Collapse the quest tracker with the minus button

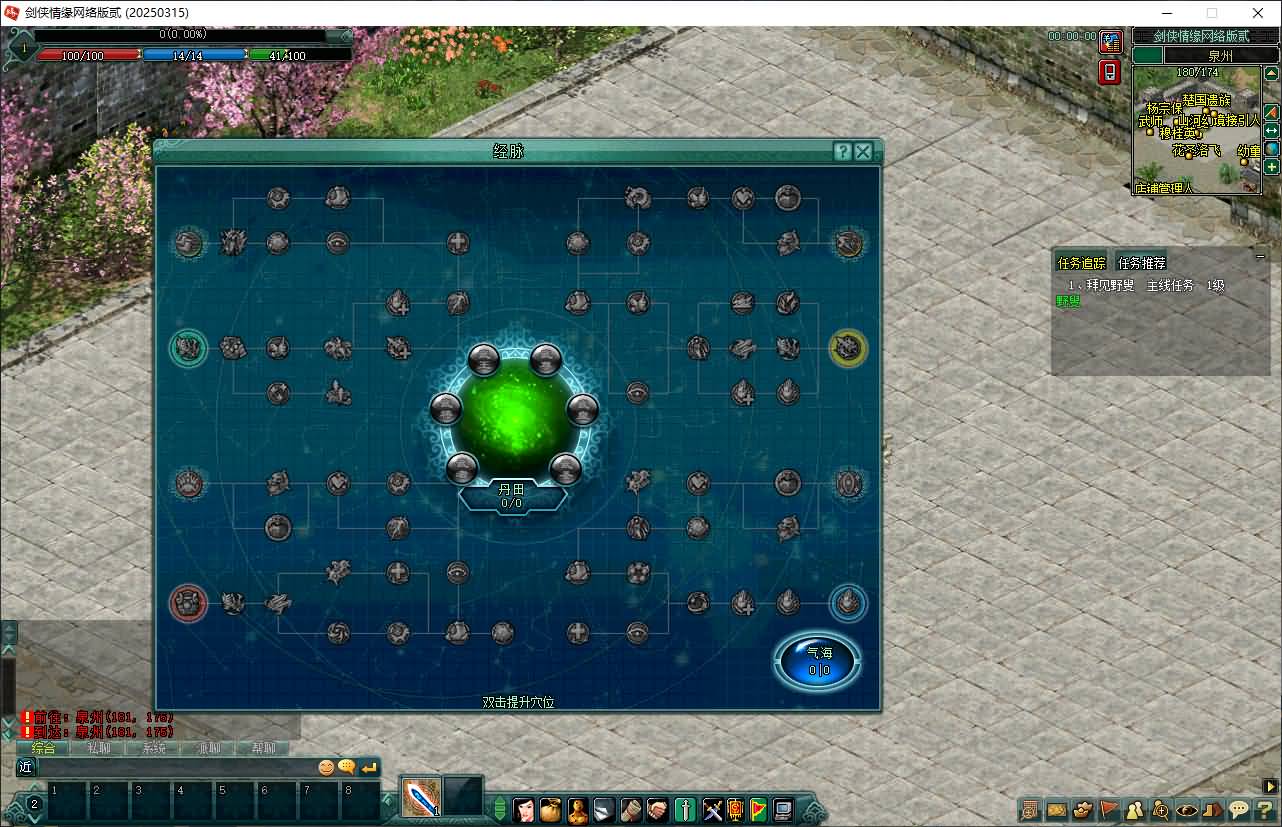pyautogui.click(x=1260, y=257)
